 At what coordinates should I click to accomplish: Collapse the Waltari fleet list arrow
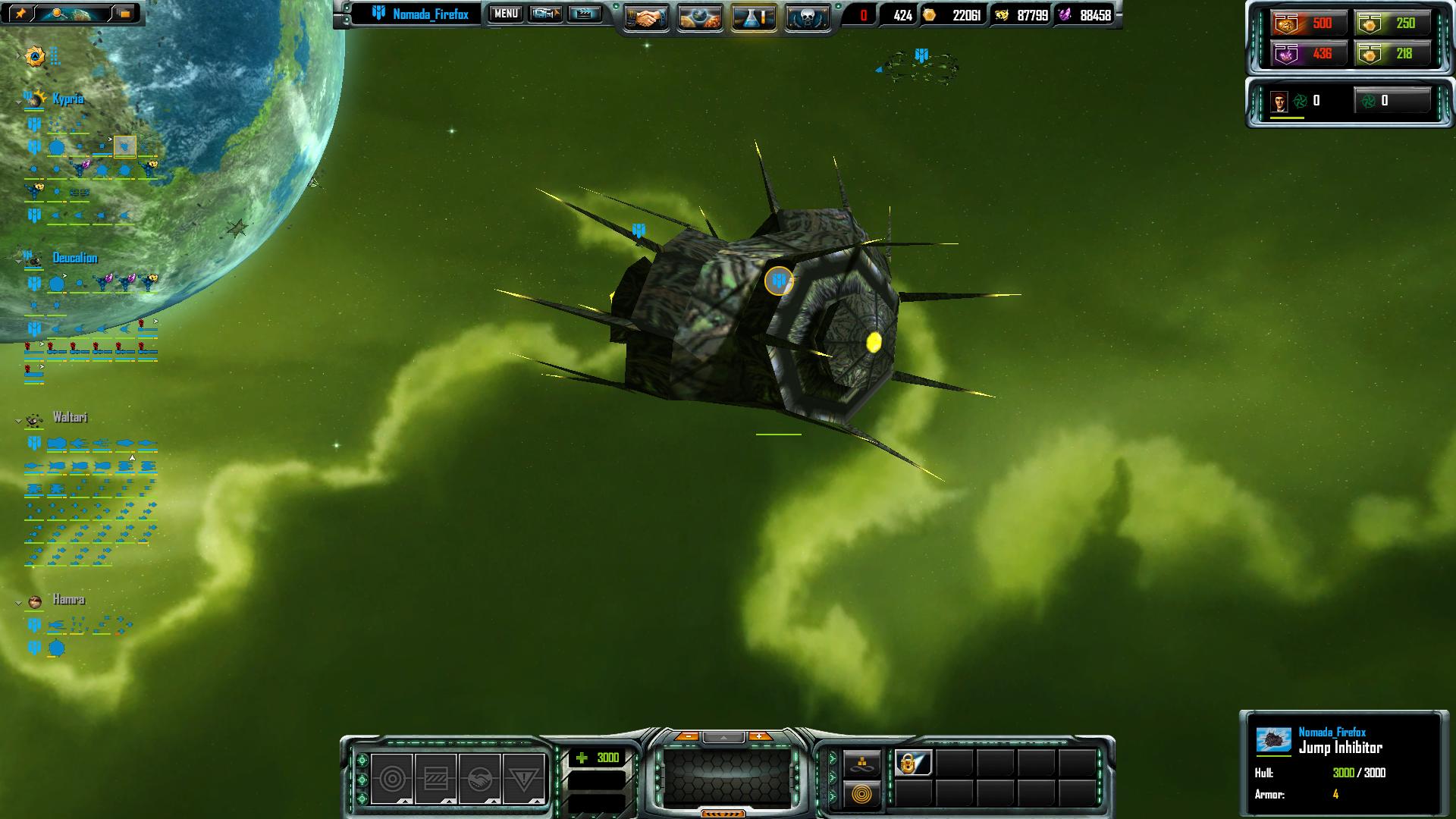[18, 420]
